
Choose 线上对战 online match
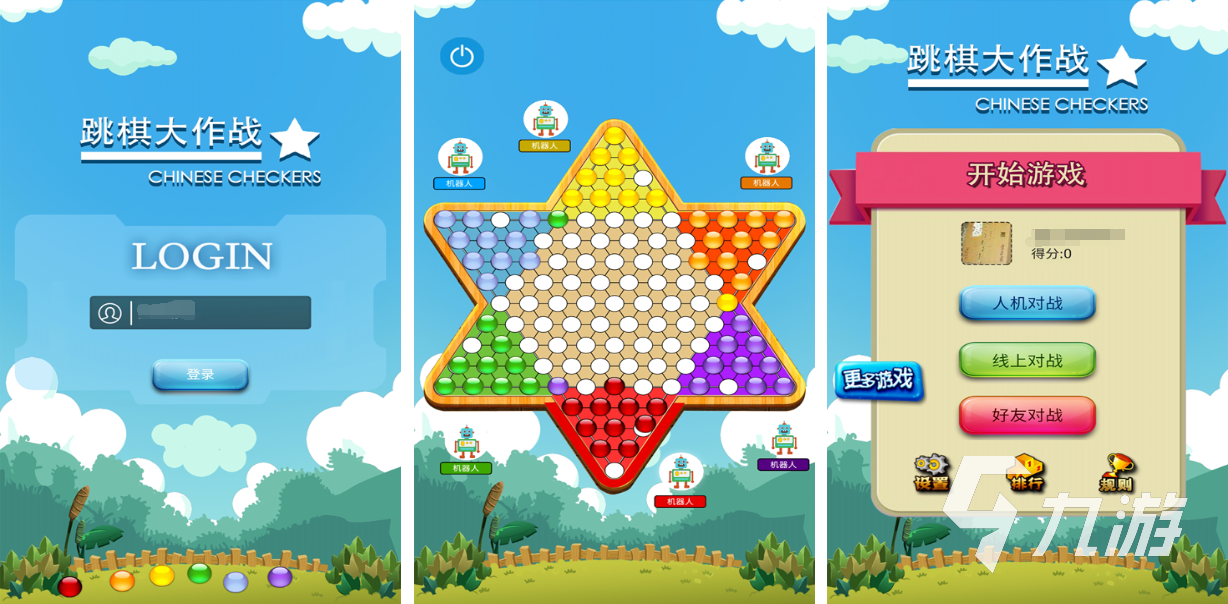pos(1027,360)
